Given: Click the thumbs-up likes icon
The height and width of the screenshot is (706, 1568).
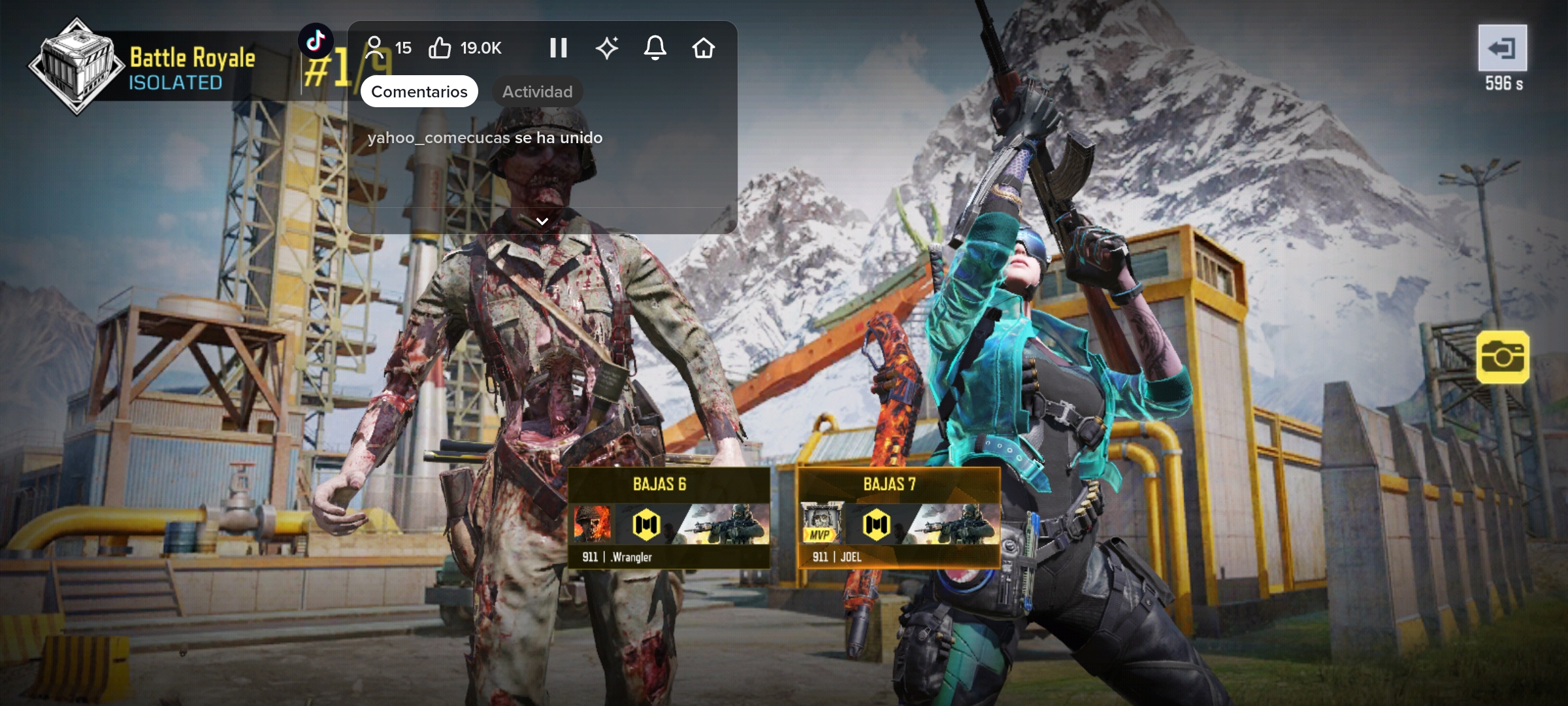Looking at the screenshot, I should pos(440,48).
